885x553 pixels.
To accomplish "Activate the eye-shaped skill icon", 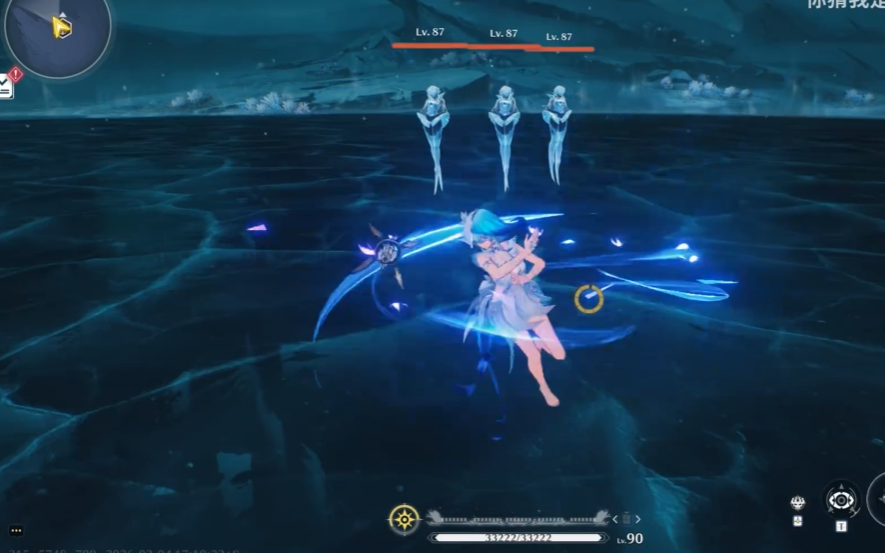I will click(x=841, y=499).
